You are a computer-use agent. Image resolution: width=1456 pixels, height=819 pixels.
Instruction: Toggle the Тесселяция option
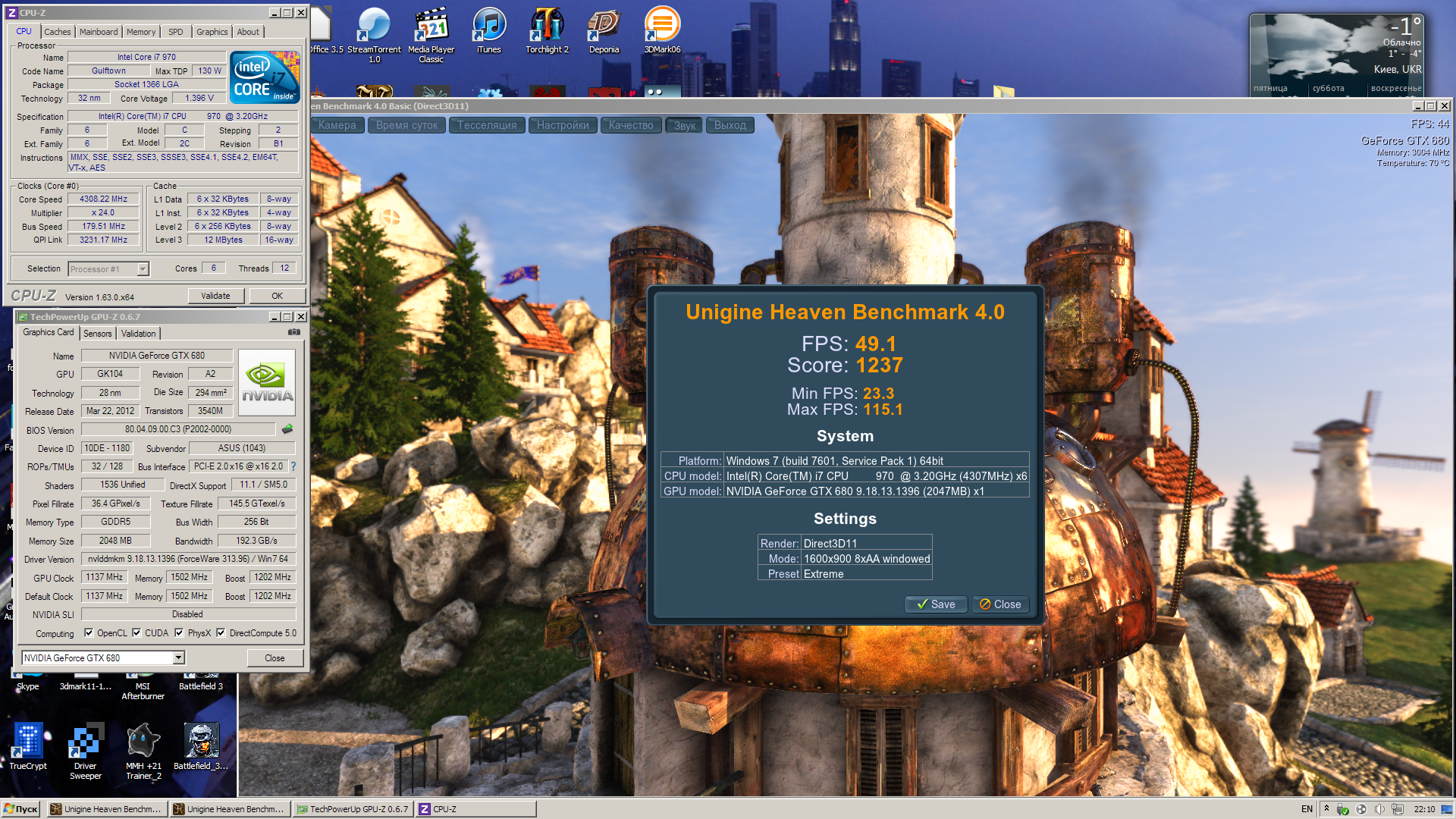(487, 125)
